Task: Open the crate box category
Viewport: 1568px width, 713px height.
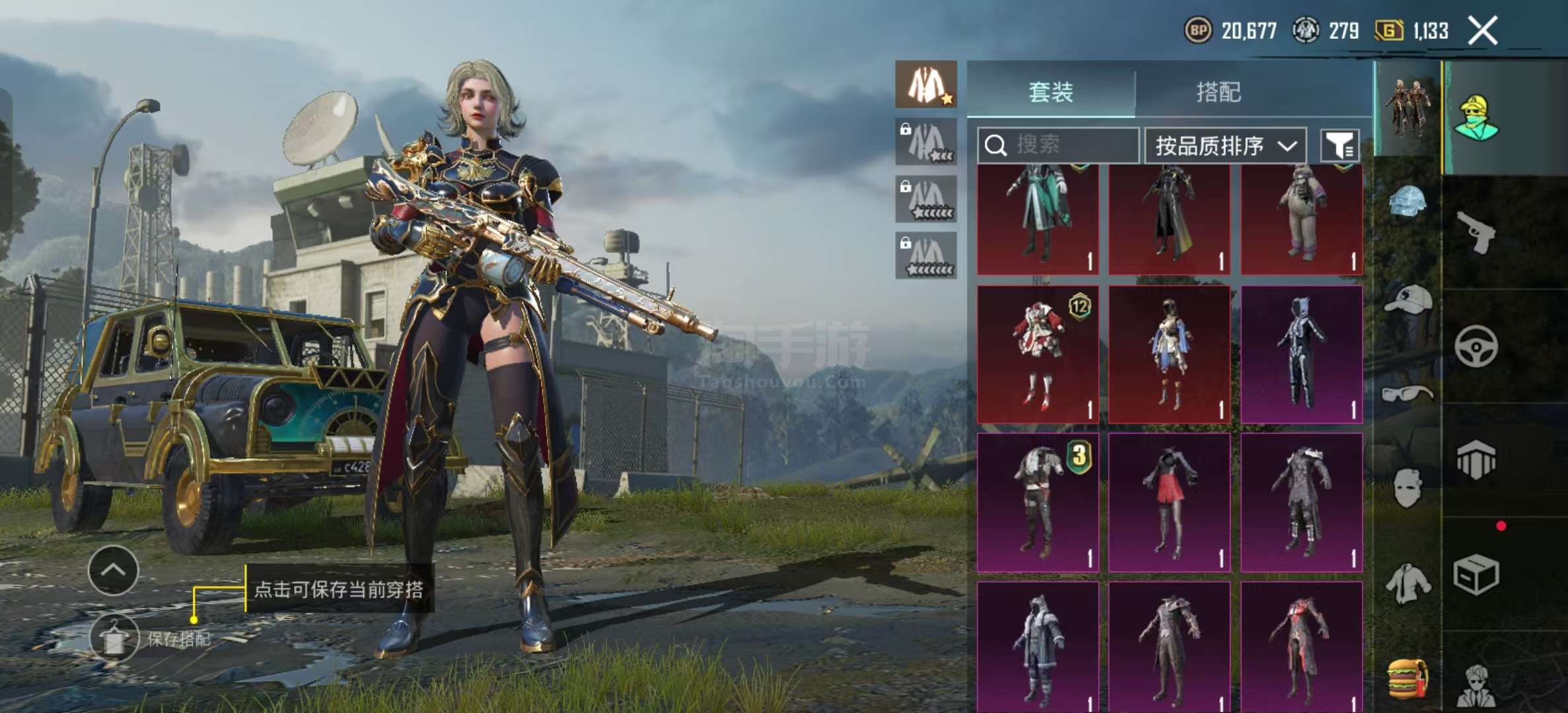Action: pyautogui.click(x=1476, y=574)
